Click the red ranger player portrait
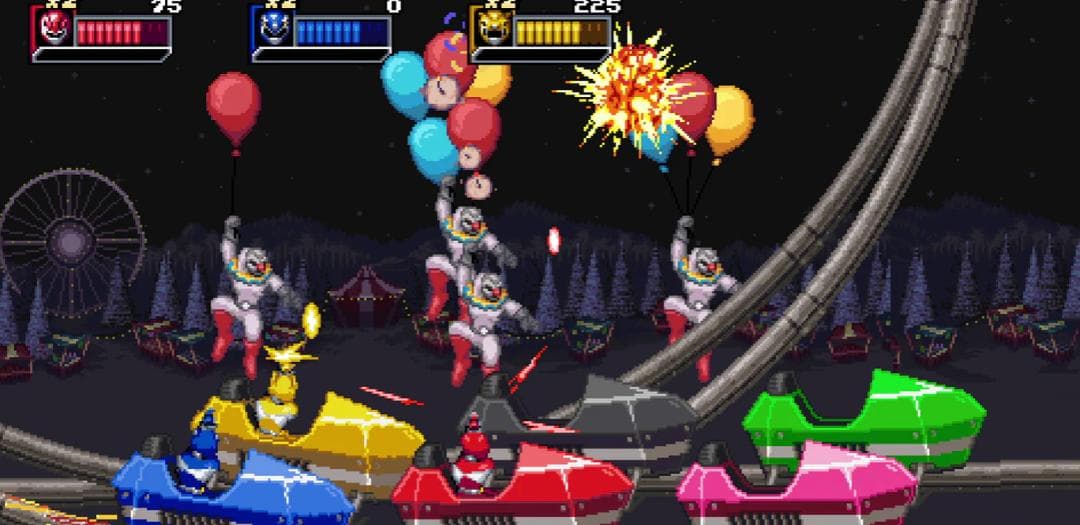 click(53, 30)
